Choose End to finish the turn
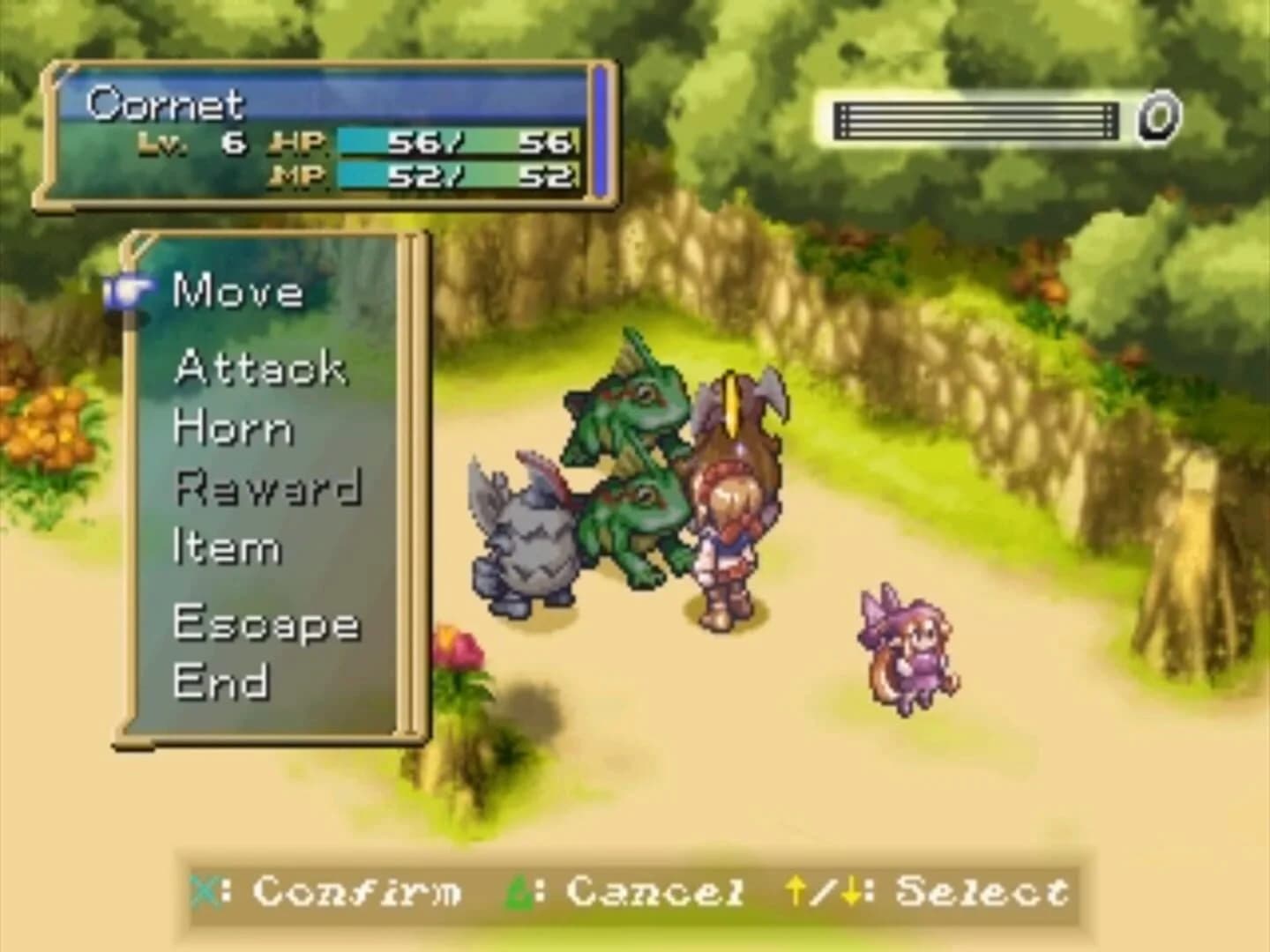 tap(220, 681)
